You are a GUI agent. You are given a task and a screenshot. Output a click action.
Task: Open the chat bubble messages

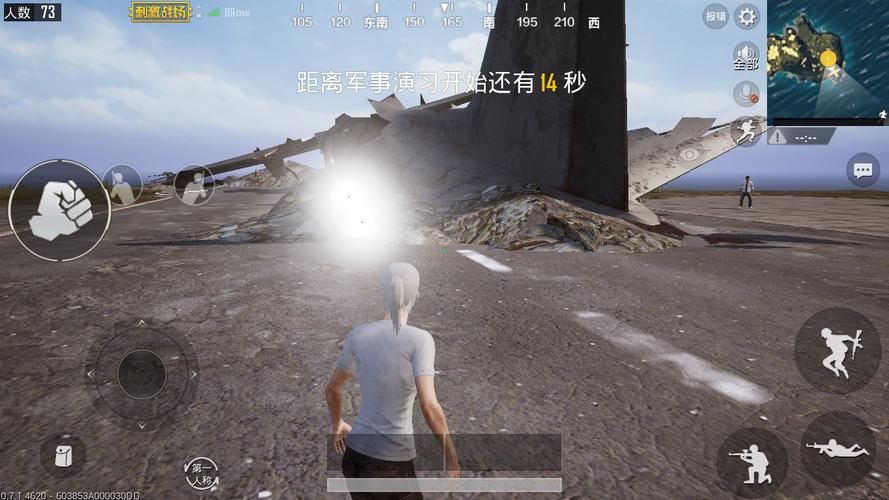tap(862, 170)
